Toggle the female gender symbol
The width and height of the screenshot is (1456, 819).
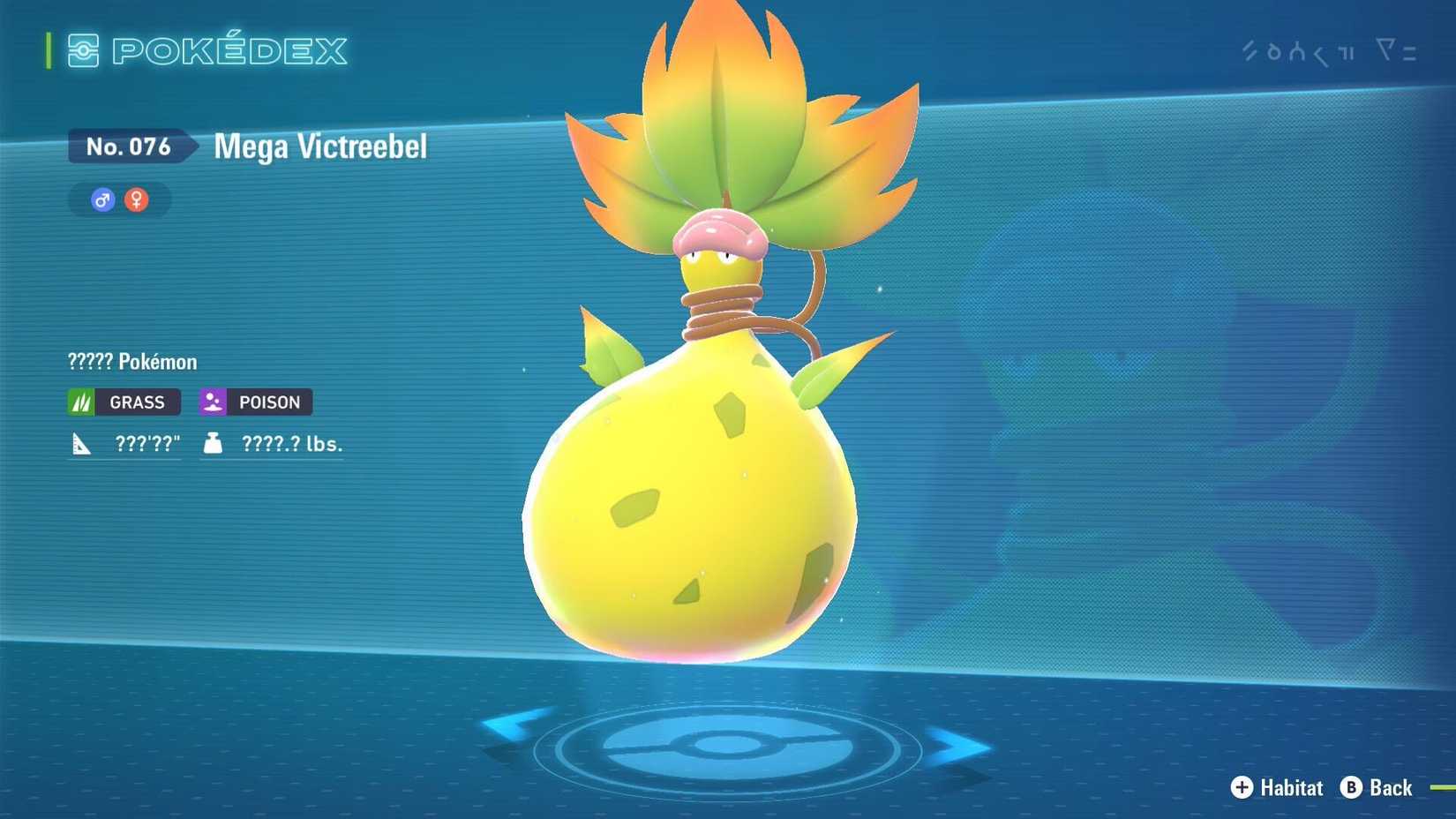point(137,199)
